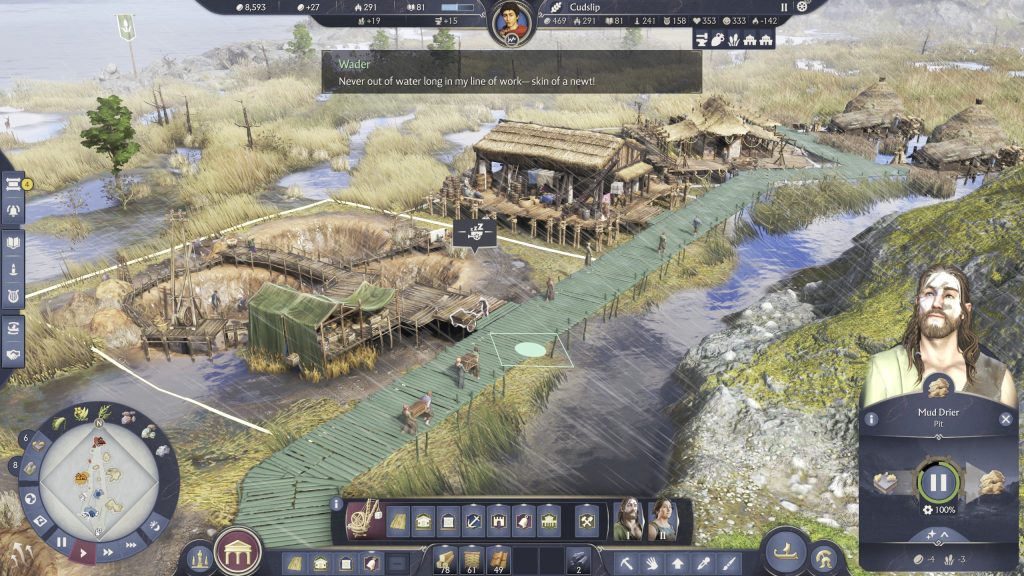Click the minimap island overview
1024x576 pixels.
tap(99, 478)
